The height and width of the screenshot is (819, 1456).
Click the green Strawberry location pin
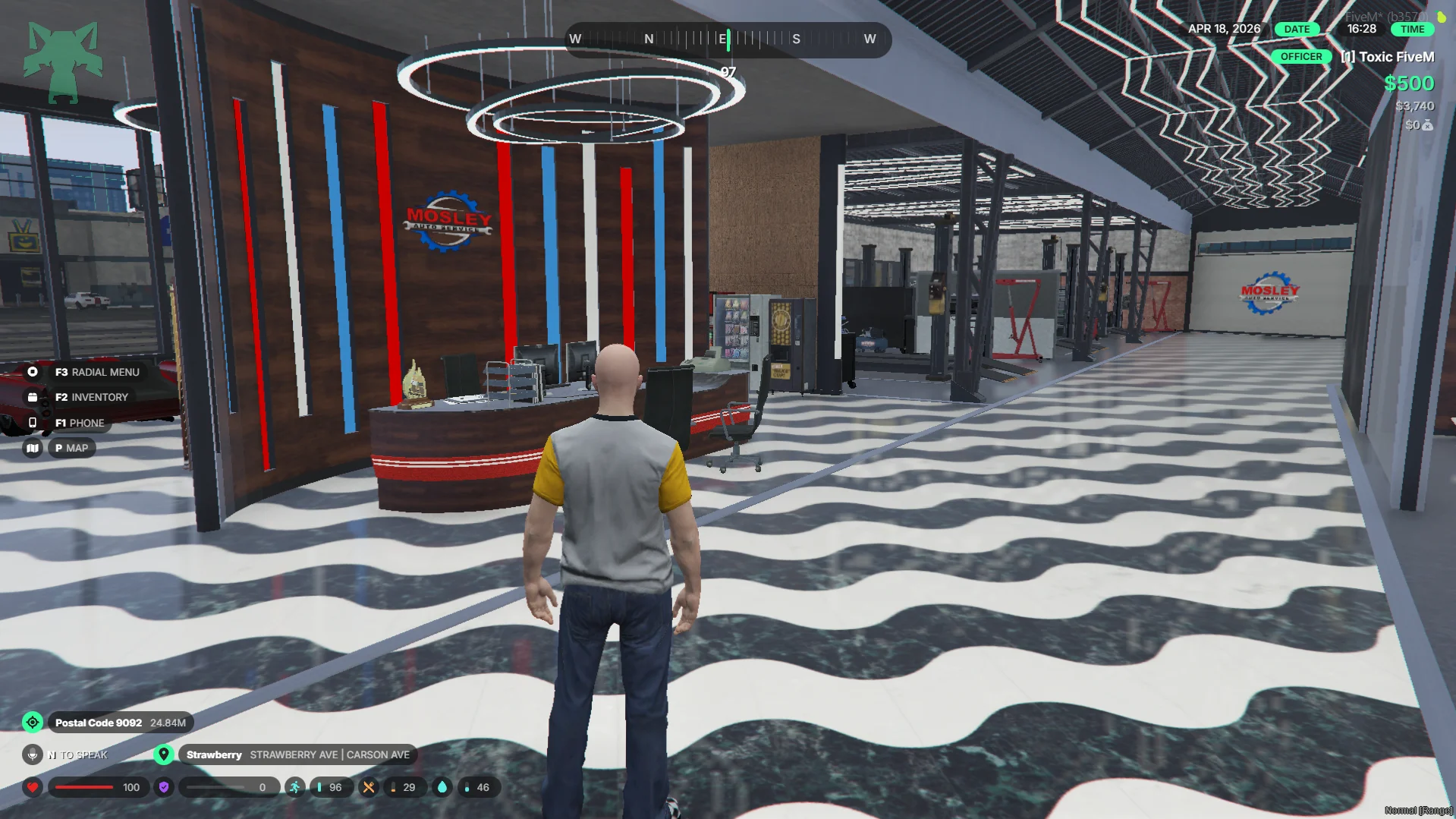tap(163, 754)
